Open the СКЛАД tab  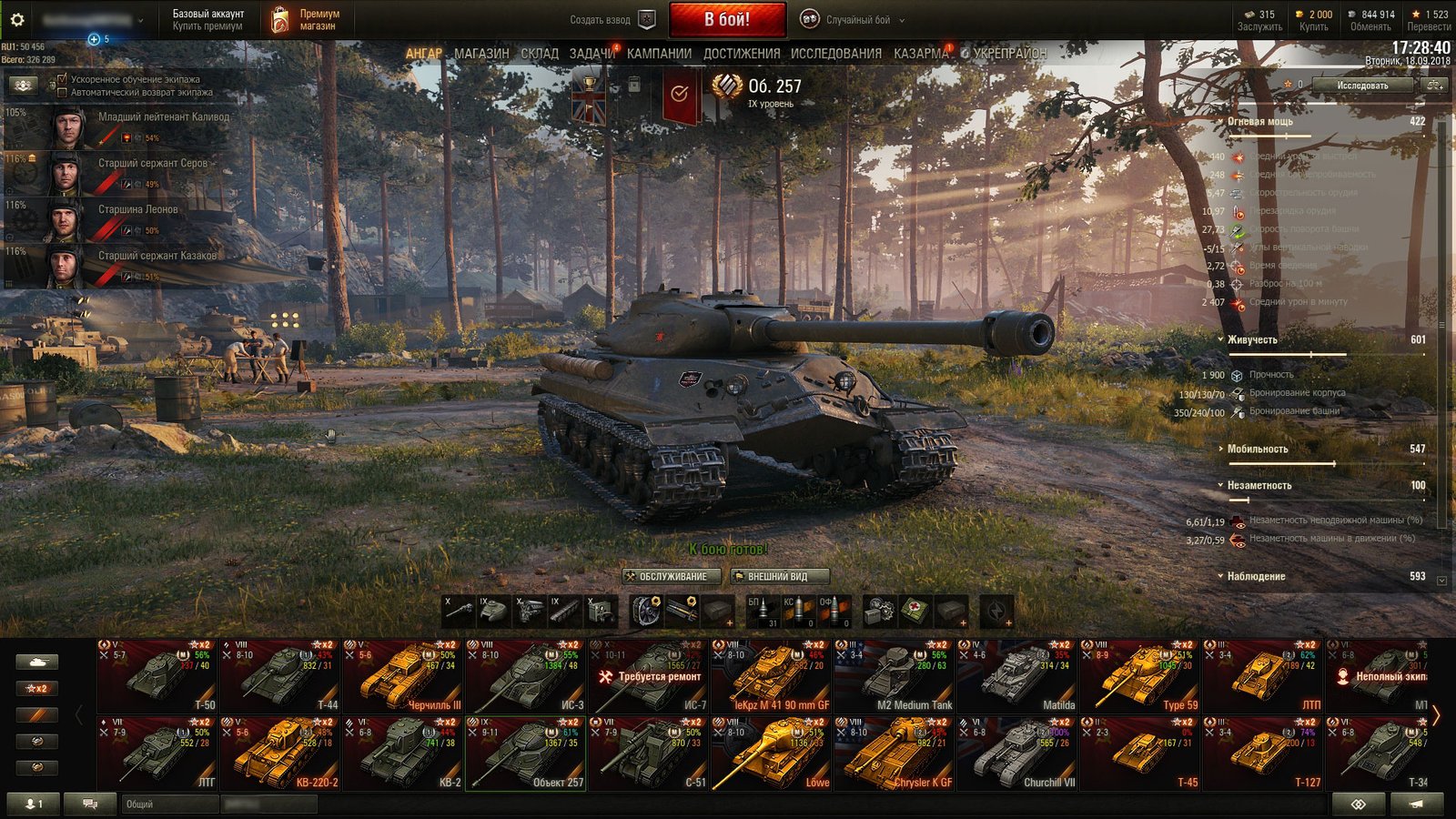pos(540,54)
